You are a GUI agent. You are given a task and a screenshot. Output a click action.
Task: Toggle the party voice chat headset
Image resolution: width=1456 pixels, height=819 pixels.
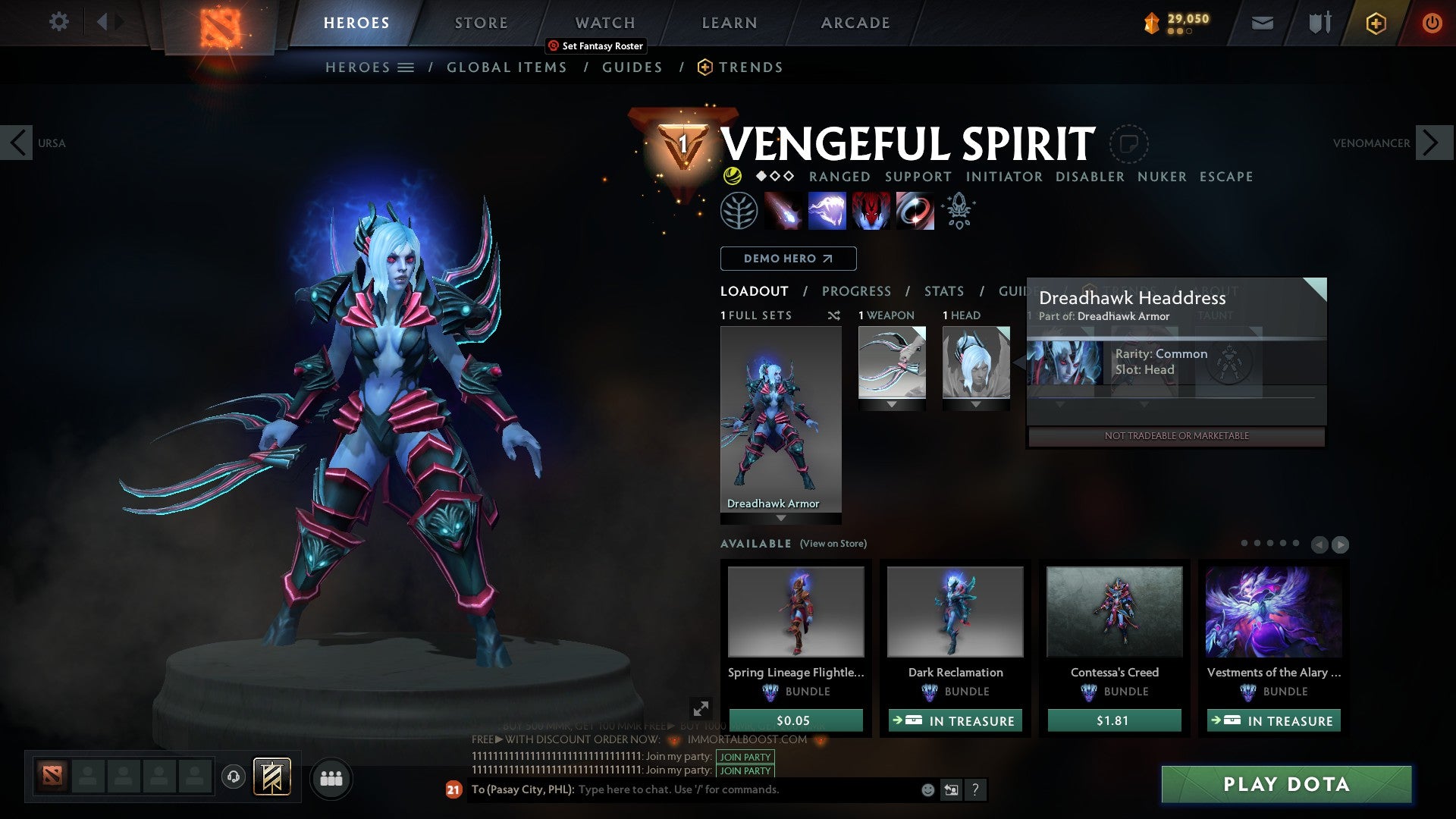[233, 778]
